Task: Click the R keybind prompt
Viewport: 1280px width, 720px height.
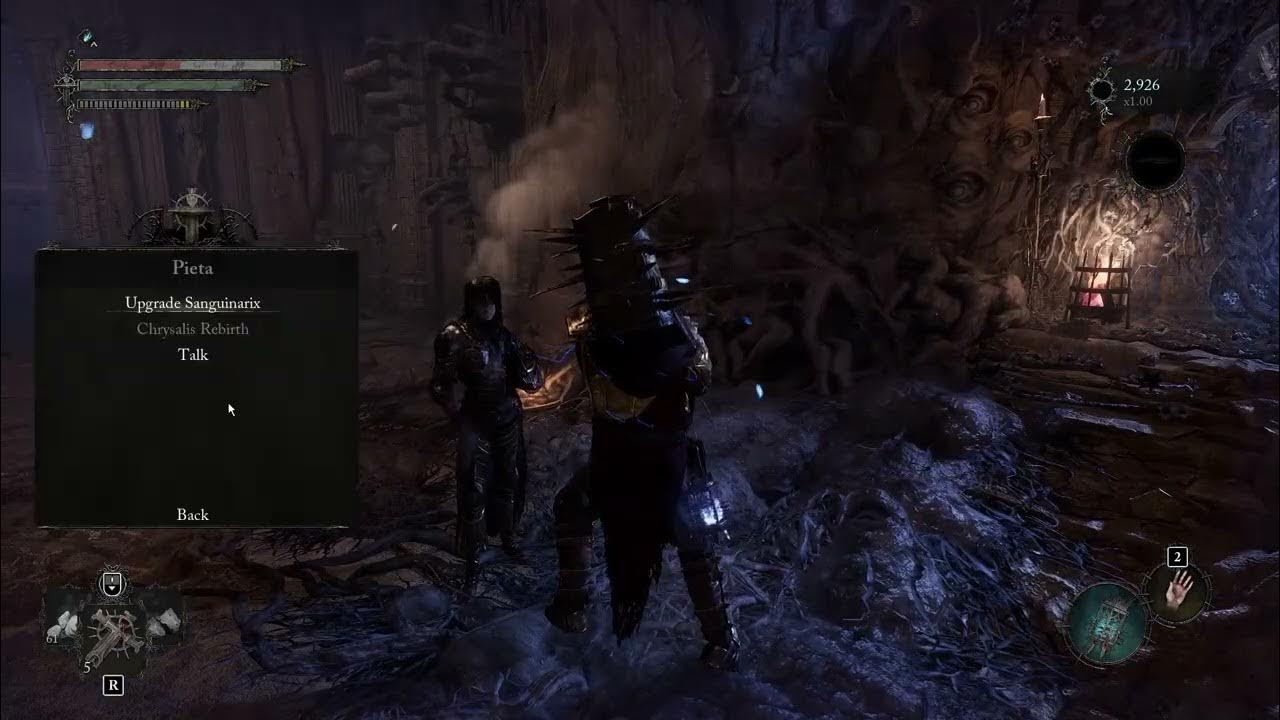Action: (x=113, y=685)
